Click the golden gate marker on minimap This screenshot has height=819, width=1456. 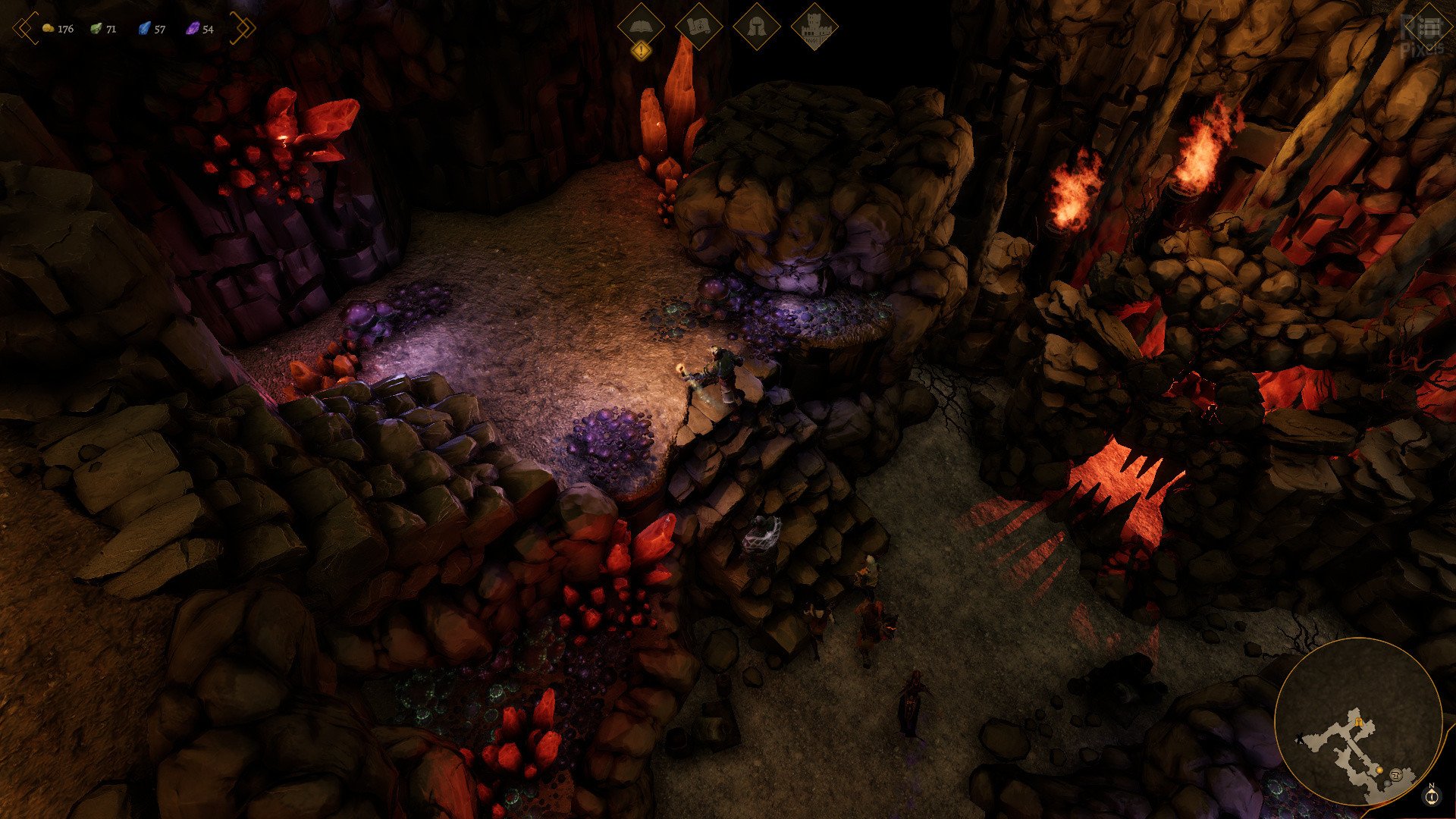1358,722
